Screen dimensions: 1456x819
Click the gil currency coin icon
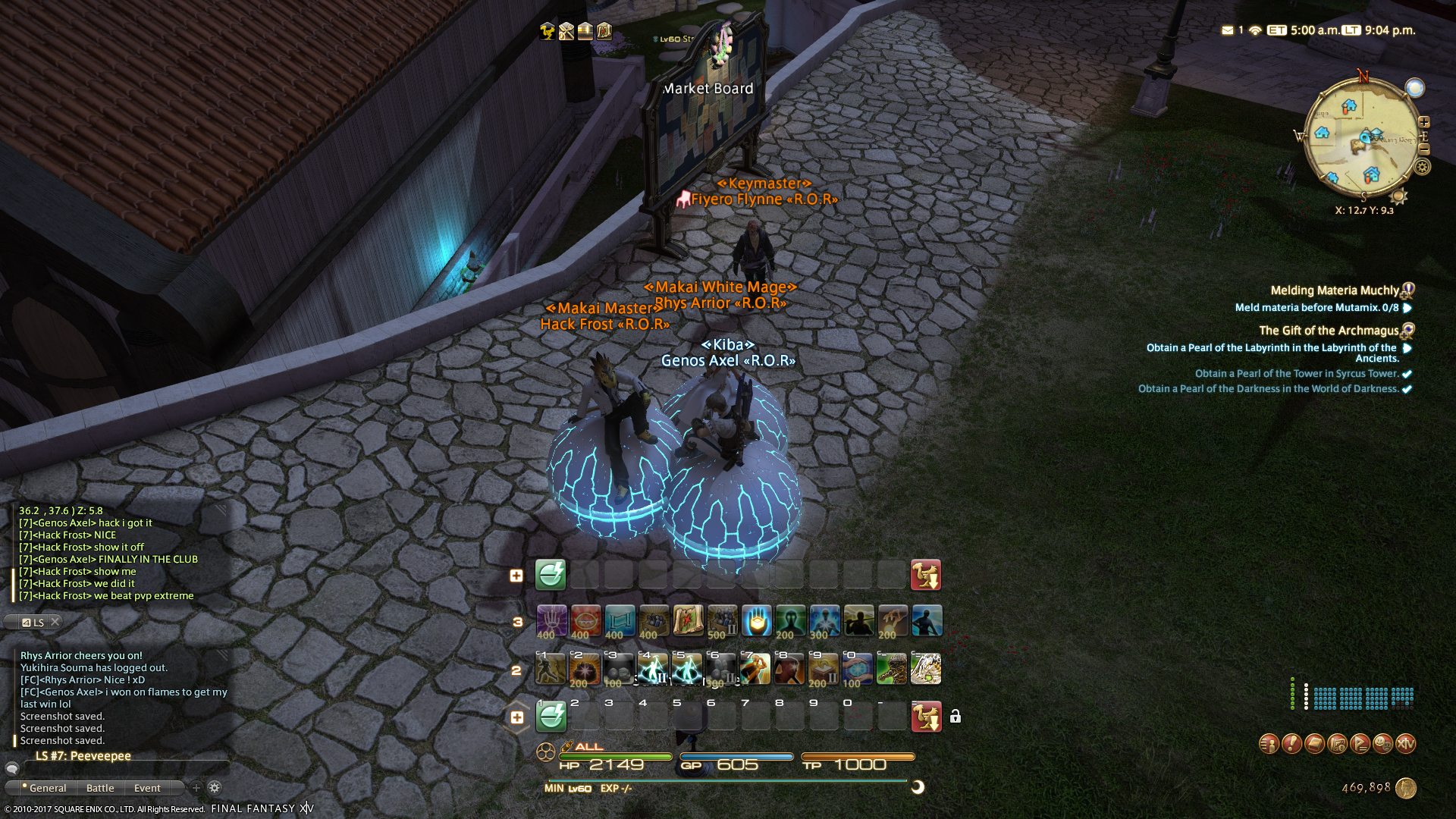pyautogui.click(x=1405, y=788)
